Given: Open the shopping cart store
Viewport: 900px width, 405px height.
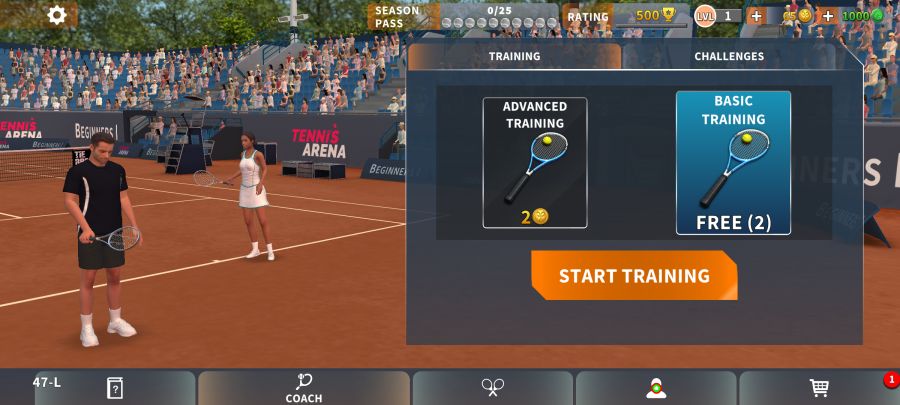Looking at the screenshot, I should click(x=819, y=388).
